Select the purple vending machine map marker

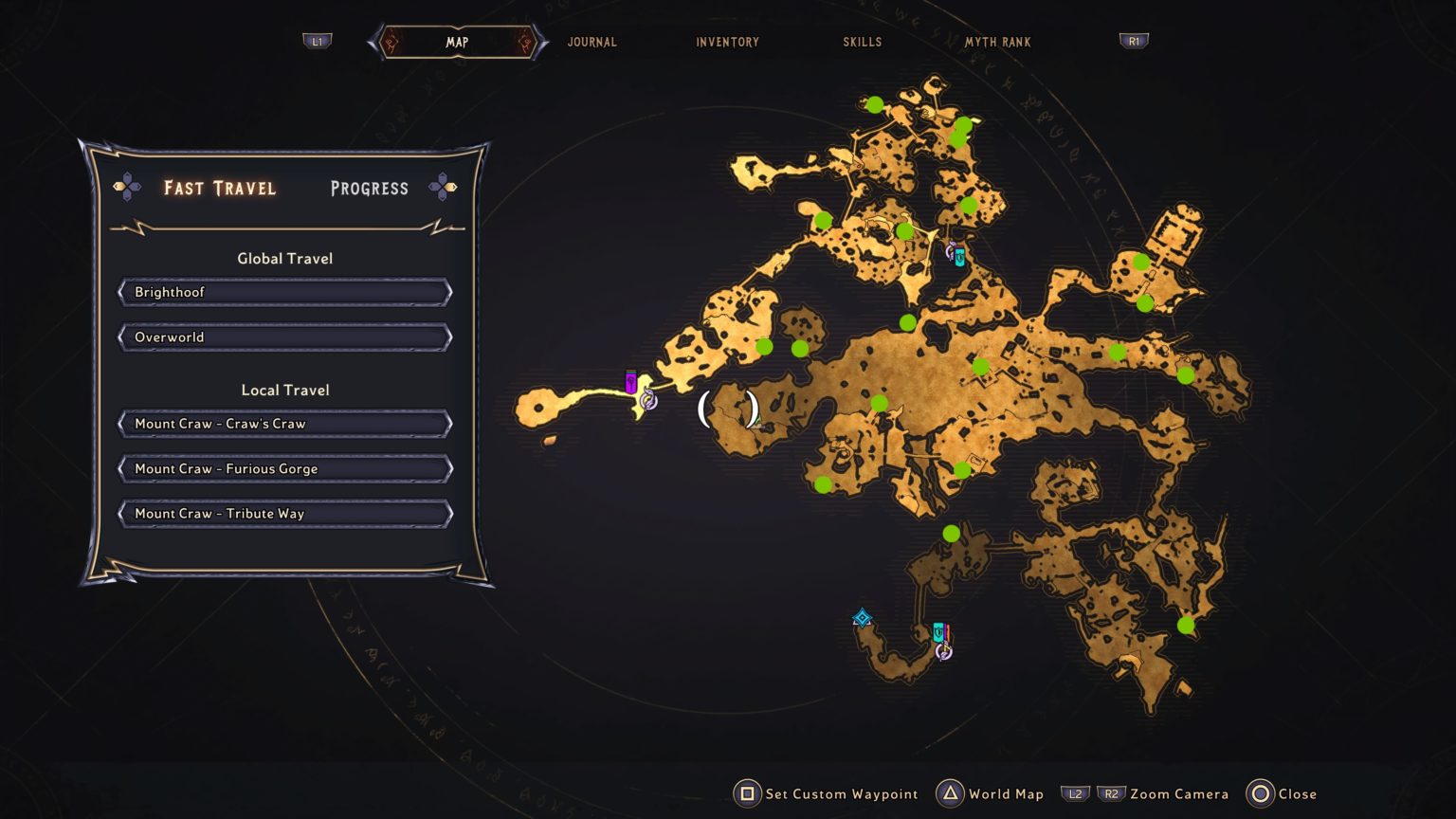[x=631, y=382]
